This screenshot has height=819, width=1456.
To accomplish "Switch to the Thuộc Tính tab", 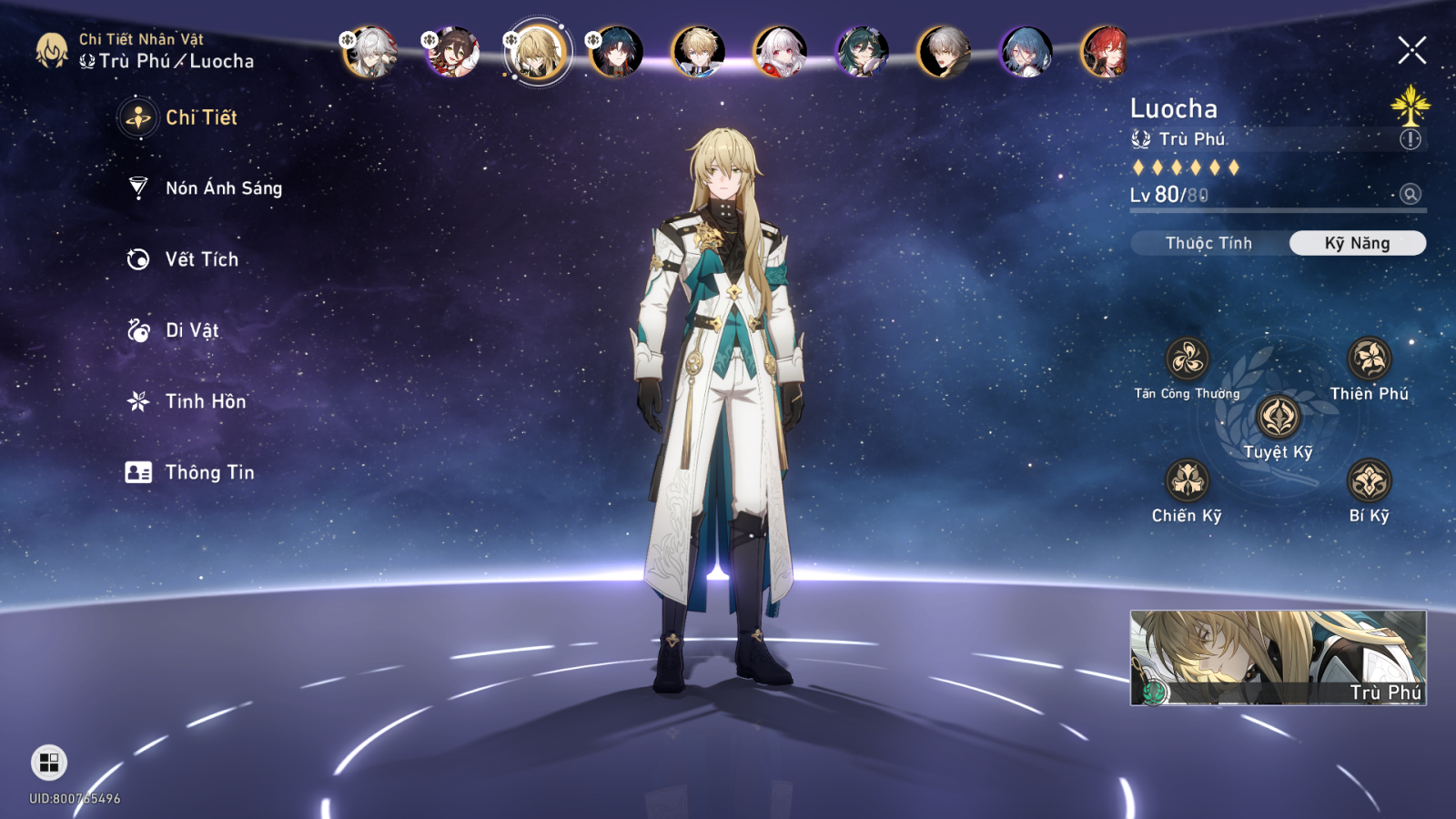I will pyautogui.click(x=1208, y=243).
